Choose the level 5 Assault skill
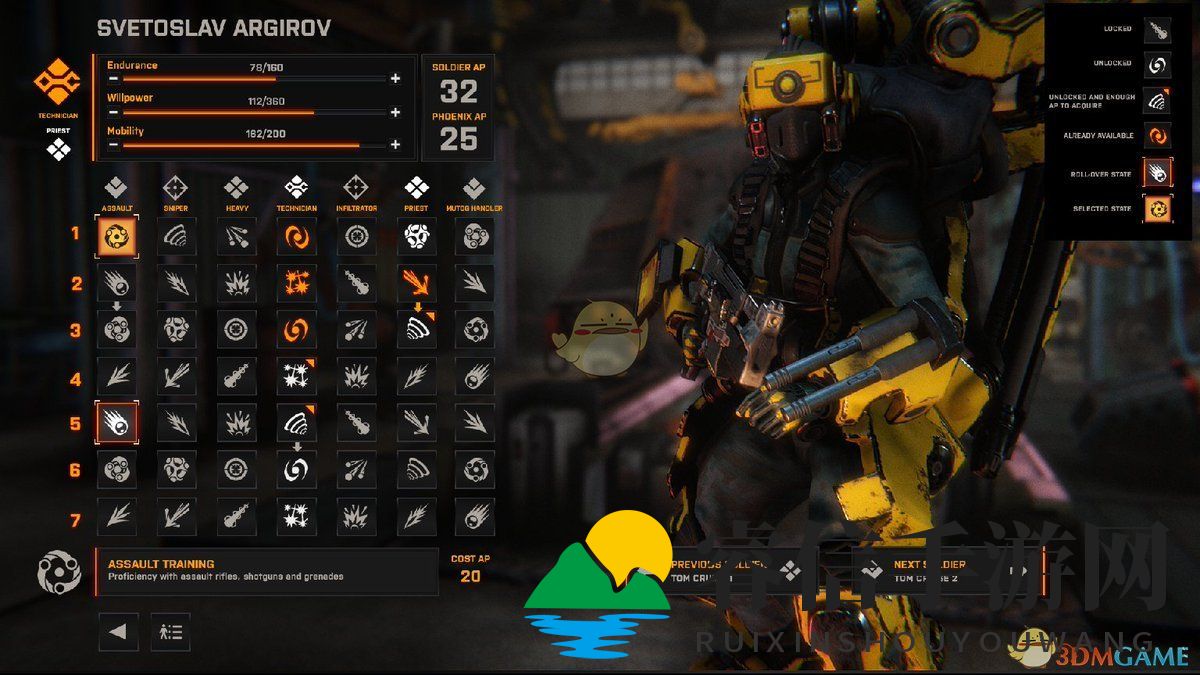The height and width of the screenshot is (675, 1200). (117, 423)
